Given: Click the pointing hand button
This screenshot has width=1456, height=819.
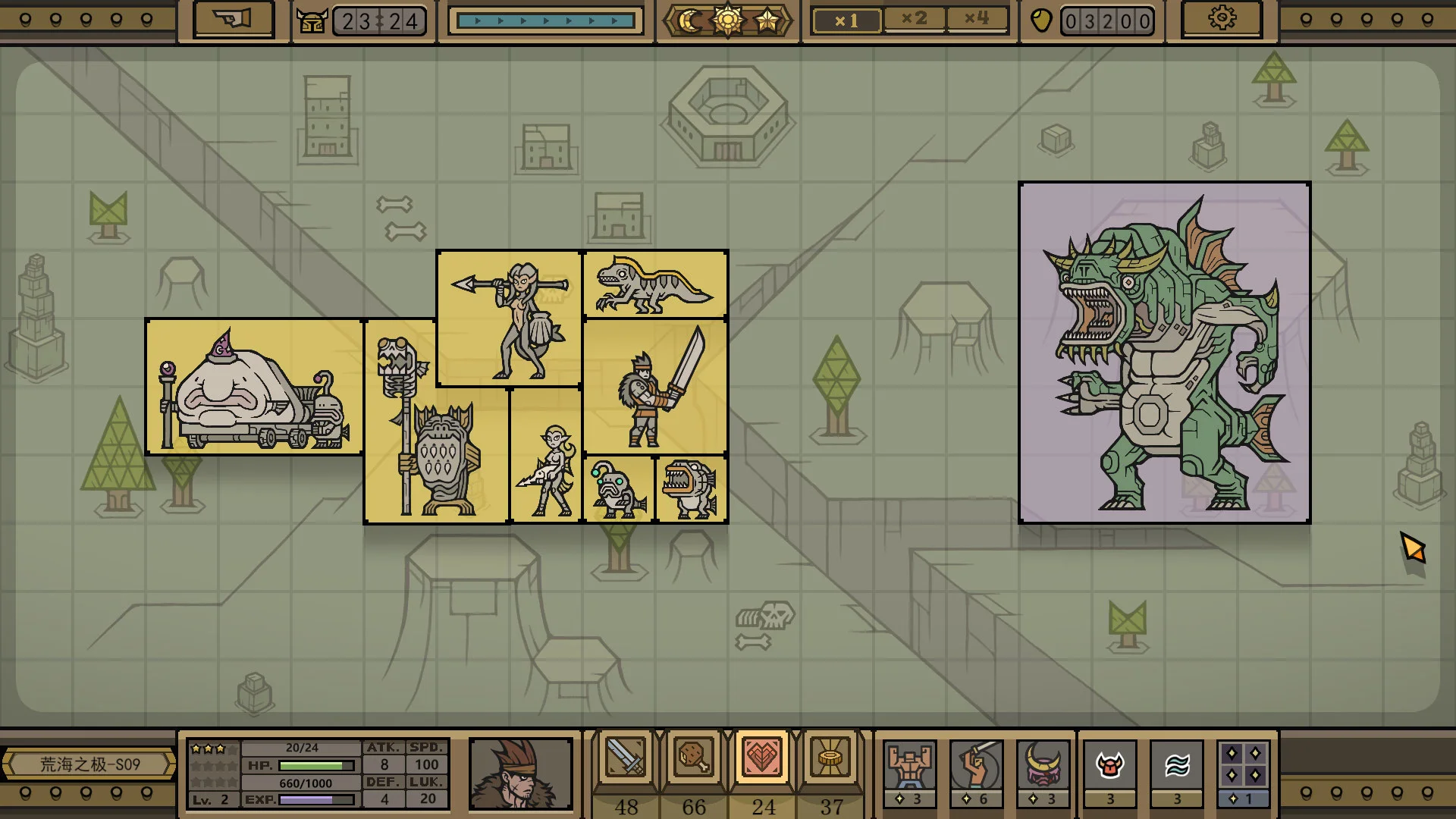Looking at the screenshot, I should [234, 20].
